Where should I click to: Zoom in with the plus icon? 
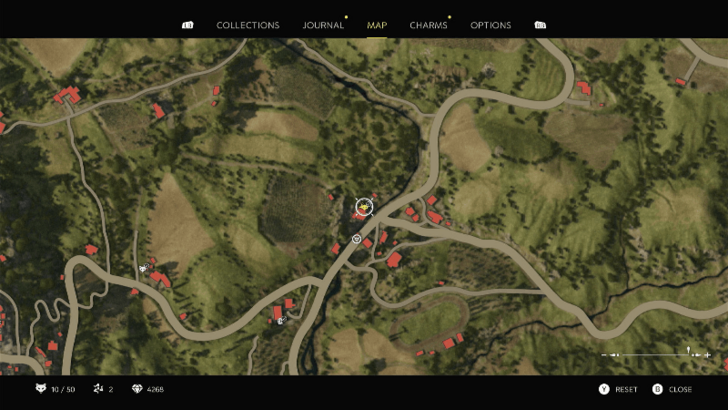(708, 355)
